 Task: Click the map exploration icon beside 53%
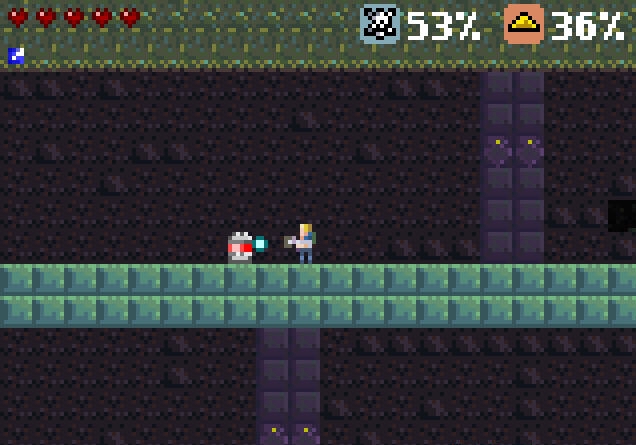click(x=380, y=24)
